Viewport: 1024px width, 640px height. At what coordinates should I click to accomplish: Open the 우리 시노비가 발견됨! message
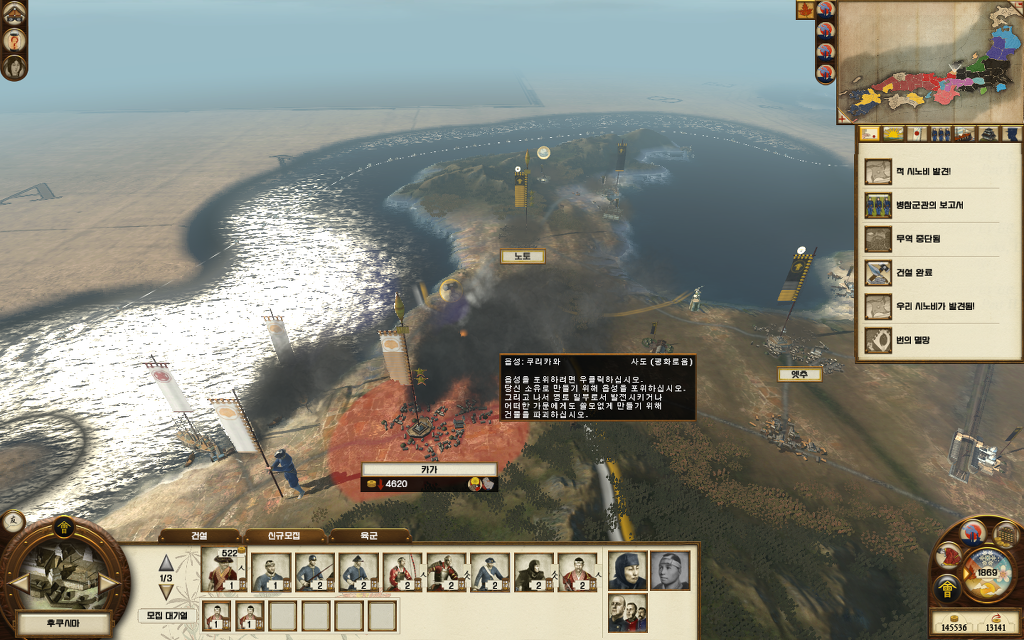(x=939, y=306)
